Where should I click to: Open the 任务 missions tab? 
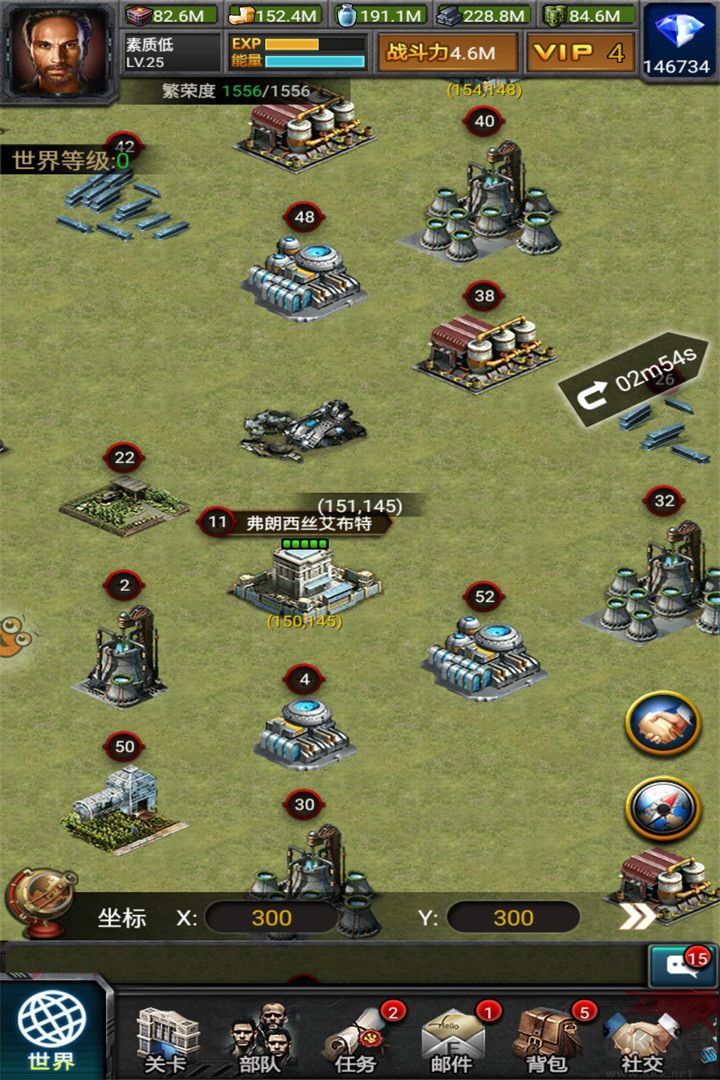pos(356,1040)
